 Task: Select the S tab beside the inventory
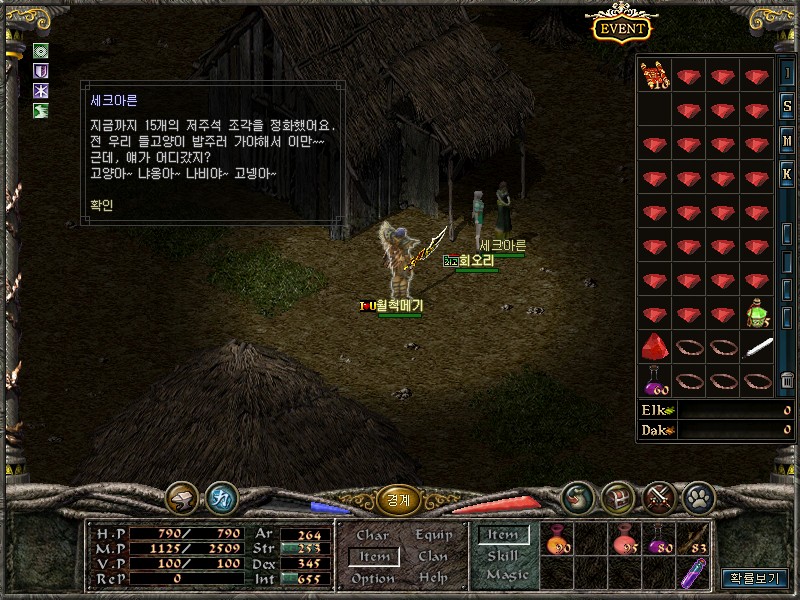click(788, 107)
